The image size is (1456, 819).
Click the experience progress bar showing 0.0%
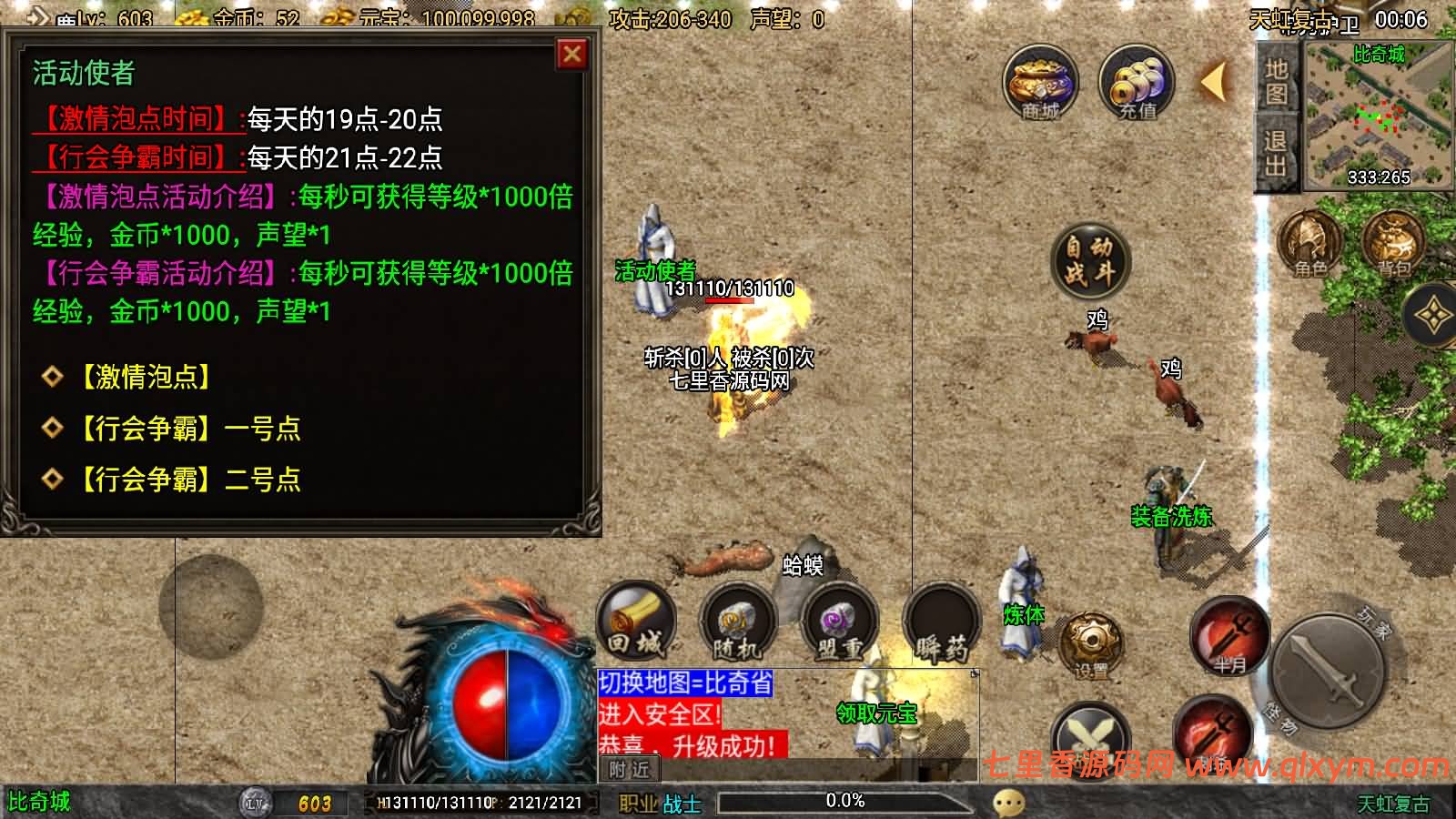tap(846, 801)
